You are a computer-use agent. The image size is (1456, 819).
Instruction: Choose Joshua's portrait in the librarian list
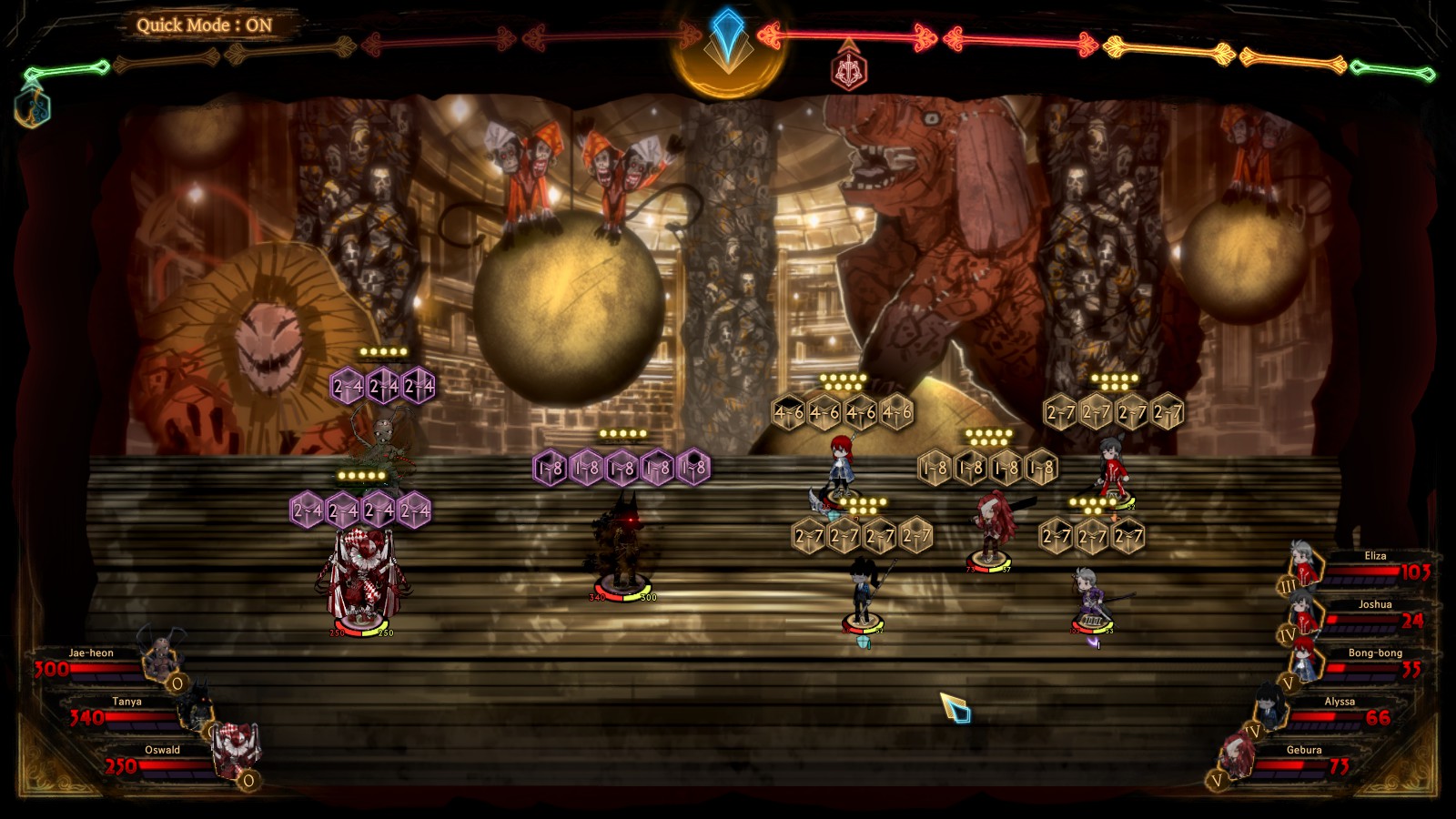point(1303,611)
